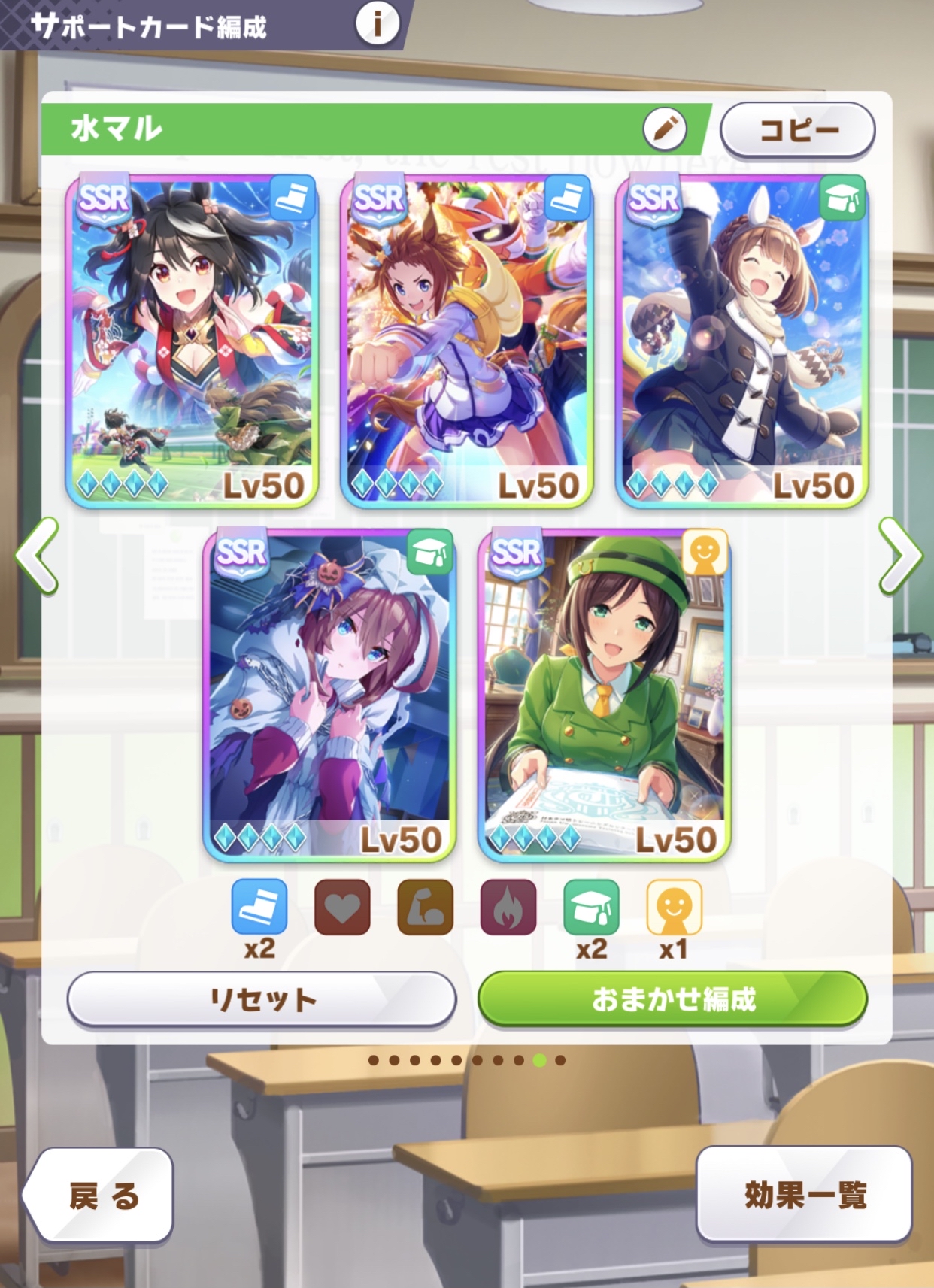Click the blue speed shoe type icon
Image resolution: width=934 pixels, height=1288 pixels.
click(x=259, y=907)
